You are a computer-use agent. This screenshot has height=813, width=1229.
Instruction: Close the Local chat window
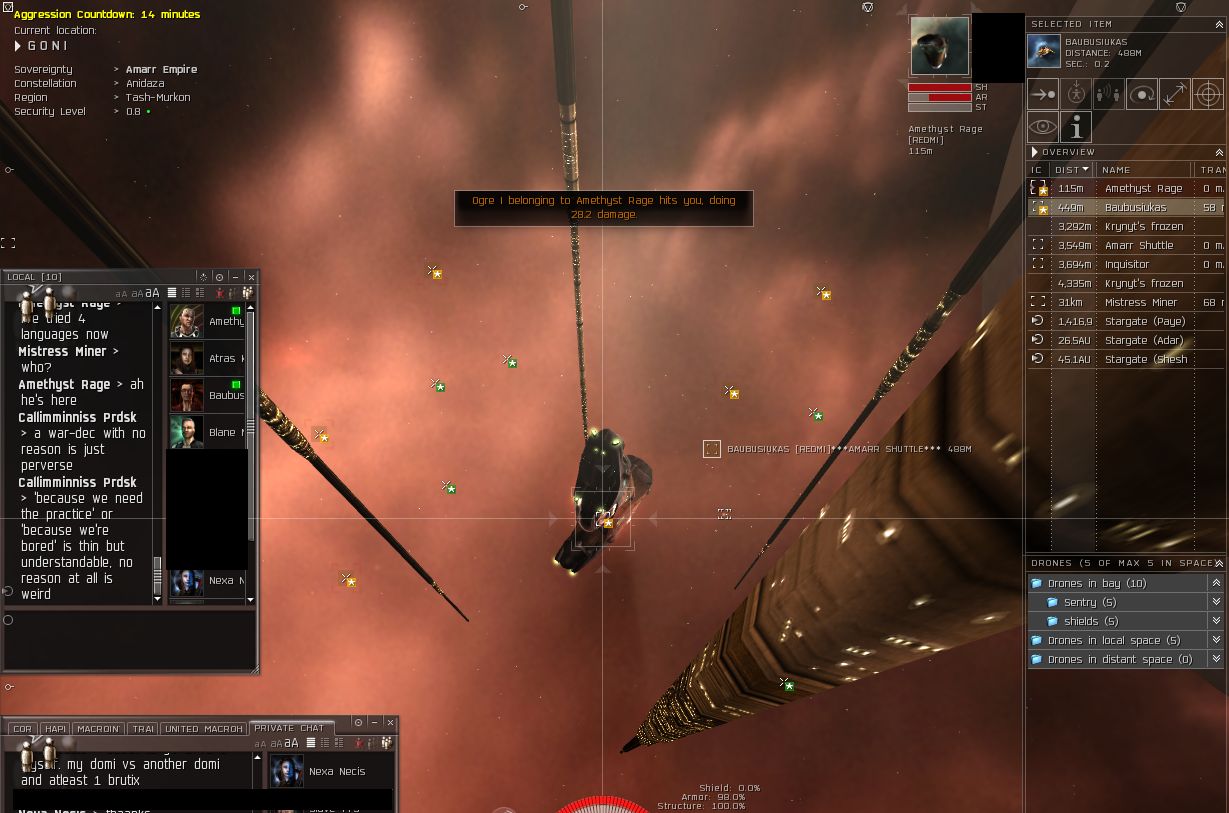point(251,277)
